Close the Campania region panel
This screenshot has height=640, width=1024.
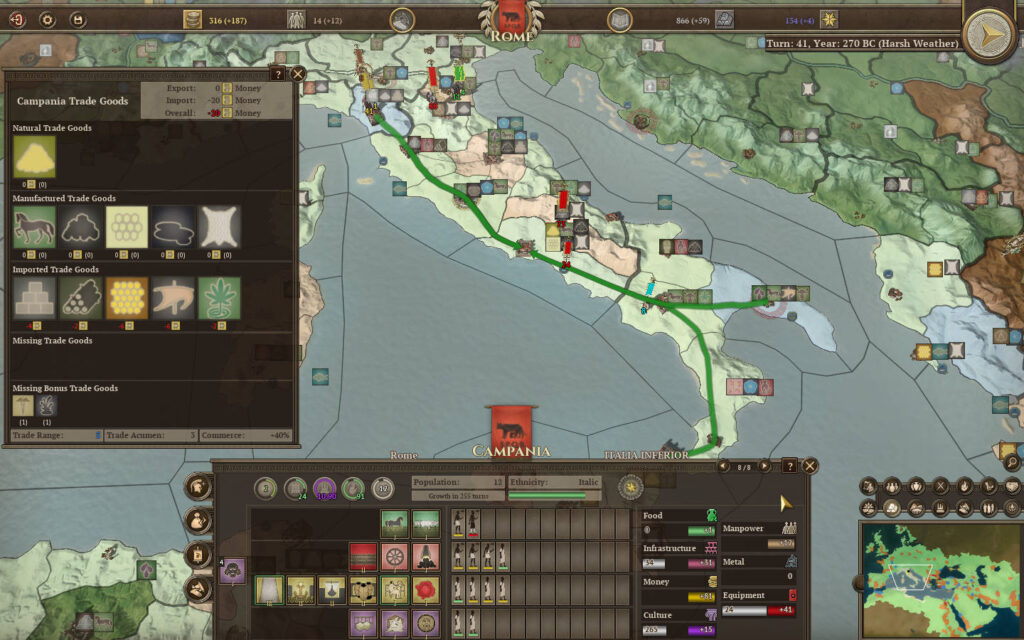tap(810, 466)
